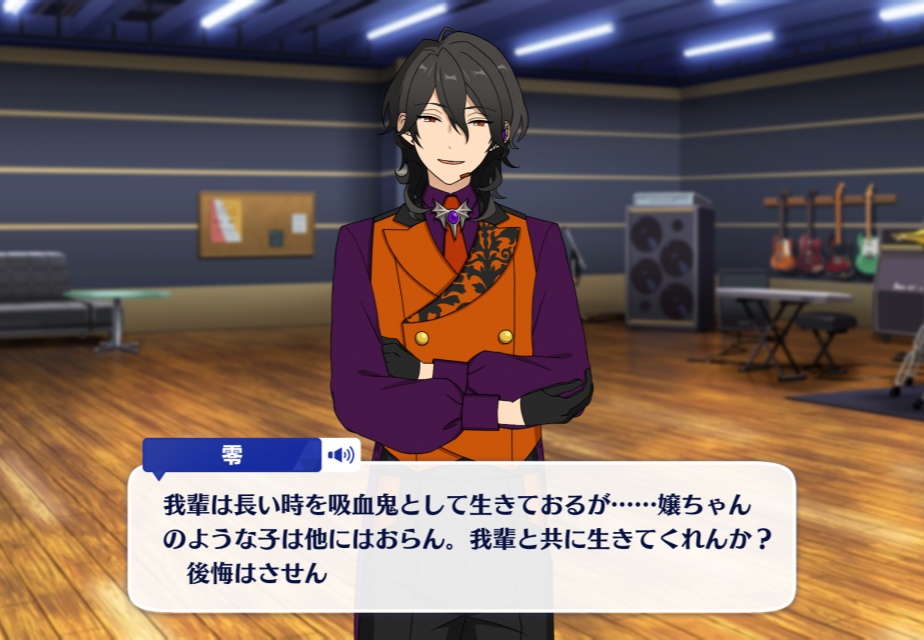Play the voice line with the speaker icon
Image resolution: width=924 pixels, height=640 pixels.
tap(341, 455)
